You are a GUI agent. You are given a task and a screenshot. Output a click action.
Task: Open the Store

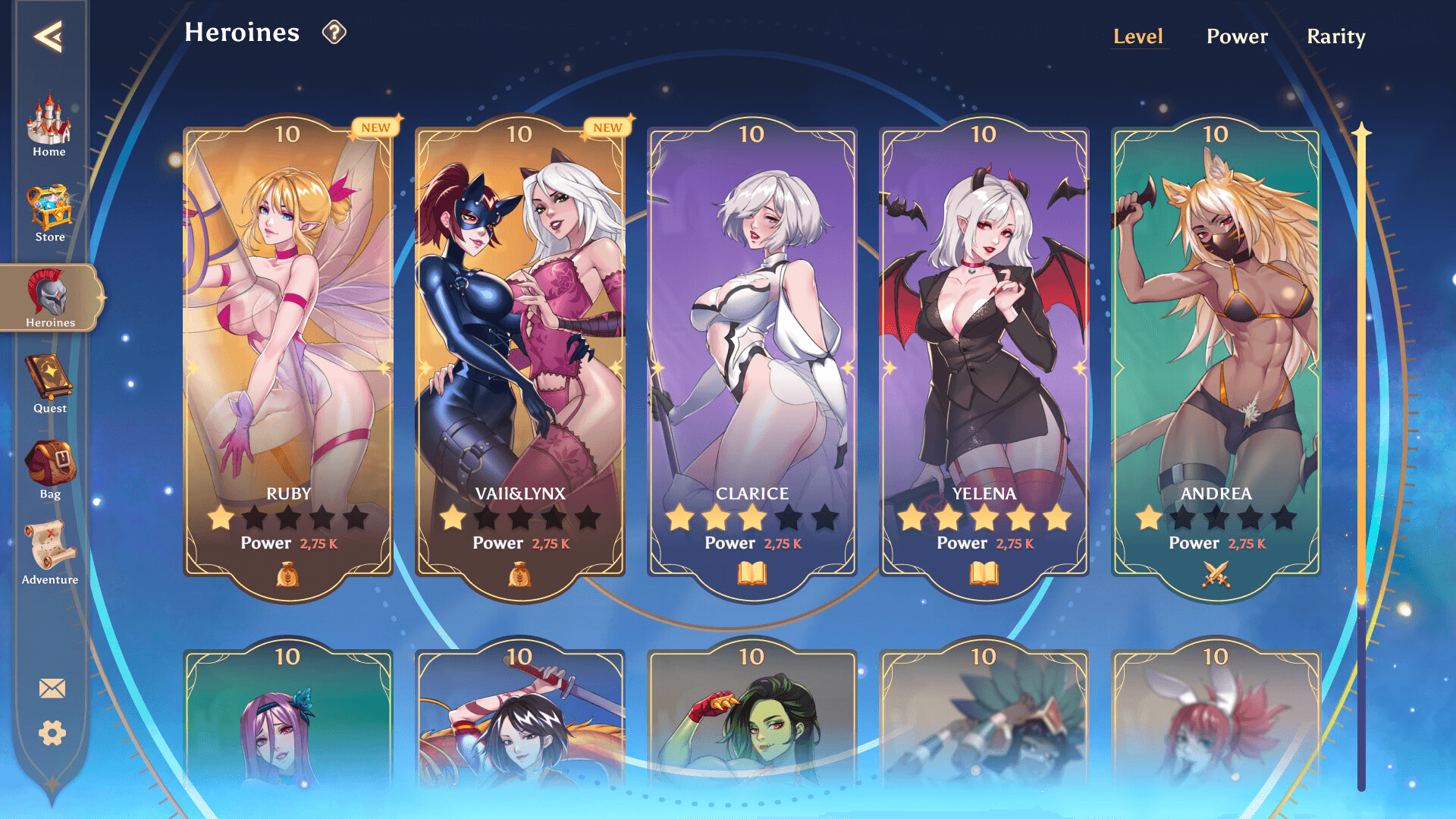click(x=50, y=212)
